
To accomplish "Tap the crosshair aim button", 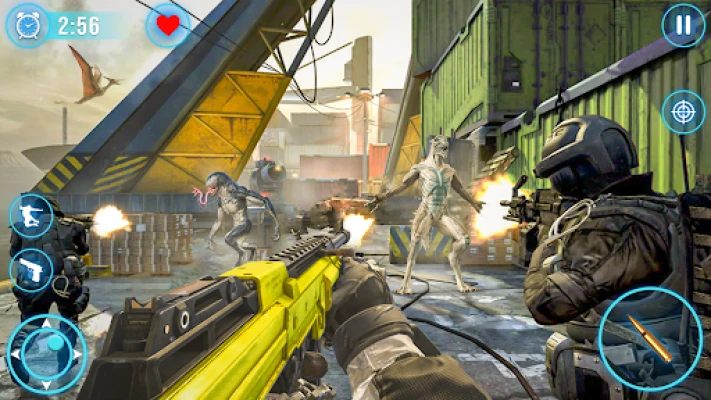I will tap(683, 111).
